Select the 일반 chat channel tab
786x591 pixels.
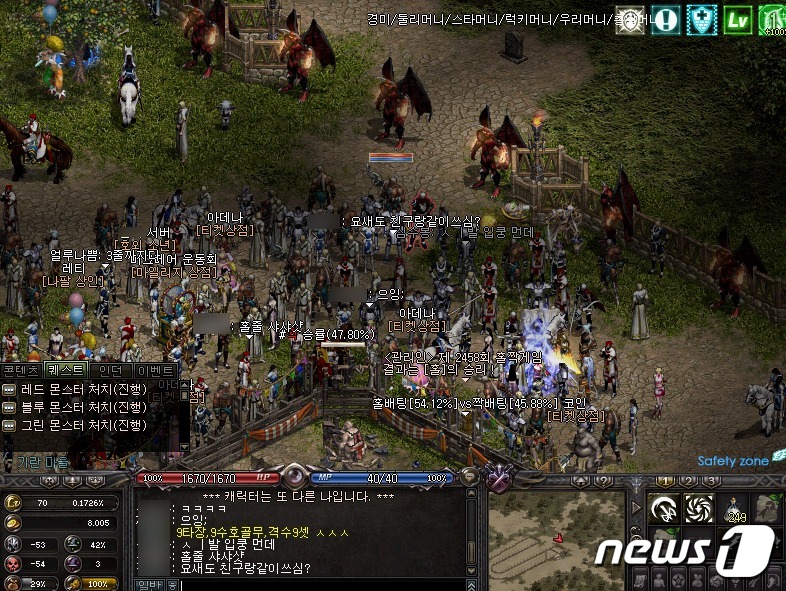click(148, 584)
